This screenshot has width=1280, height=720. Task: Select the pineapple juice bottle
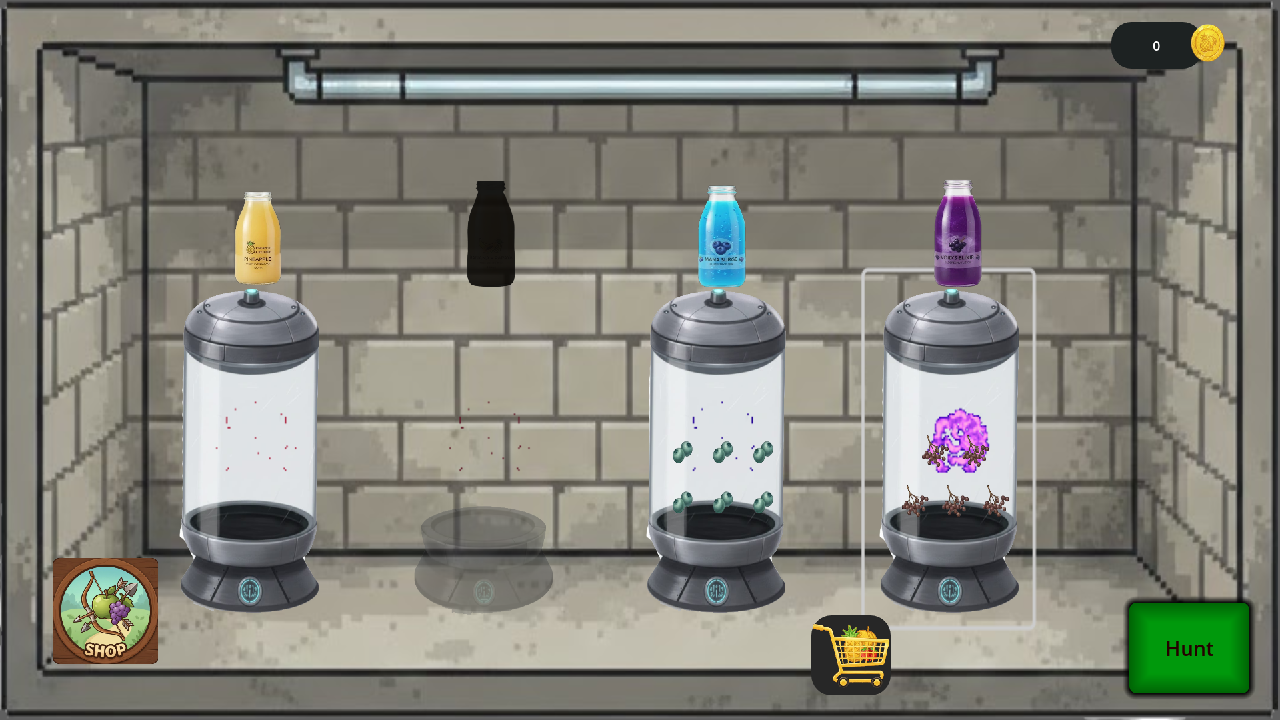pos(256,238)
